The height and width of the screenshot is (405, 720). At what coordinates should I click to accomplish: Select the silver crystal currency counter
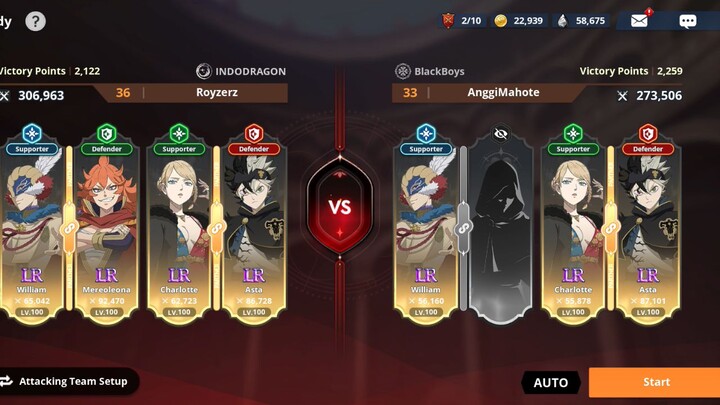coord(581,20)
